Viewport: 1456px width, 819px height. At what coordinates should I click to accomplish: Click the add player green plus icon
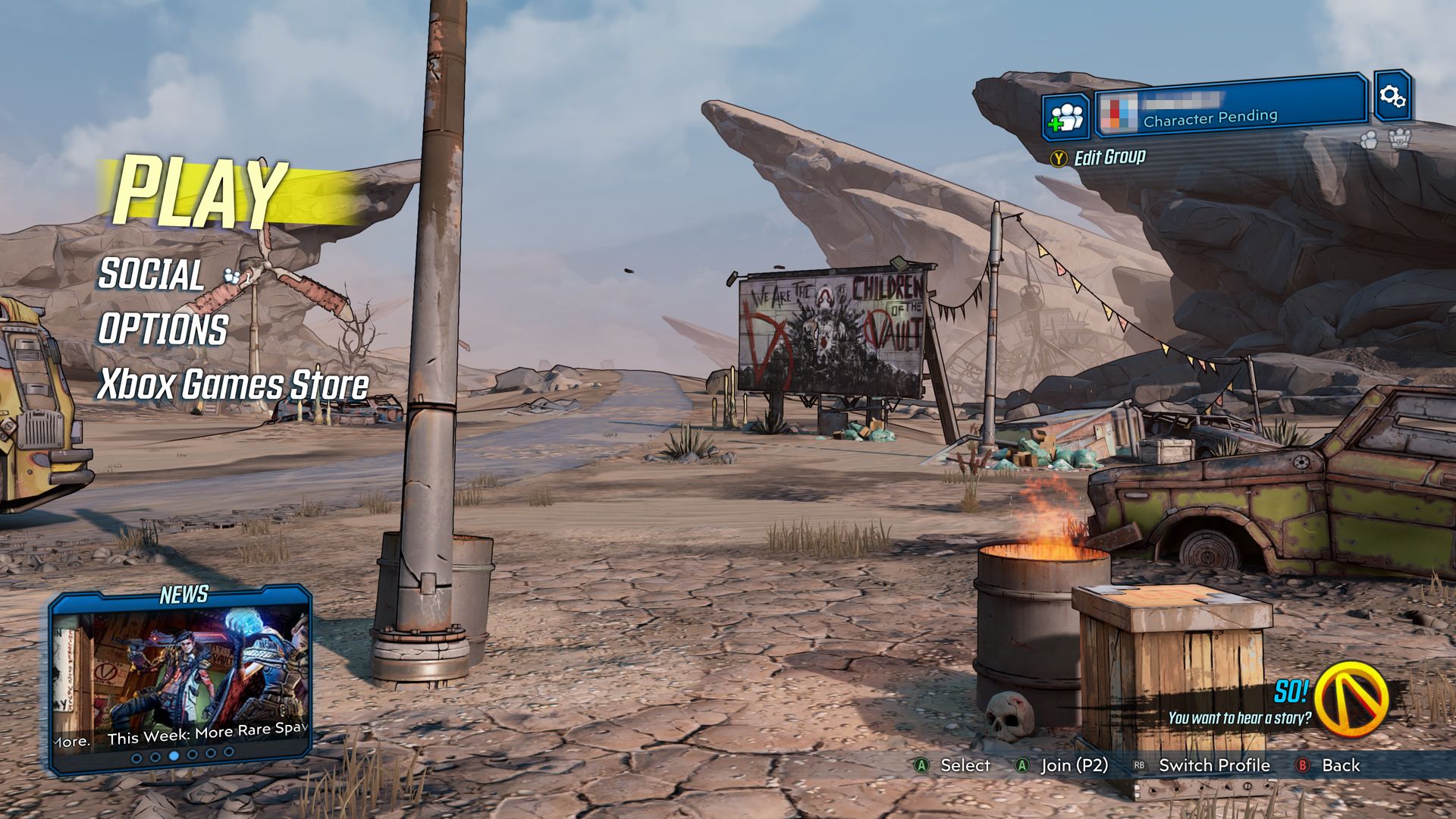click(1065, 115)
